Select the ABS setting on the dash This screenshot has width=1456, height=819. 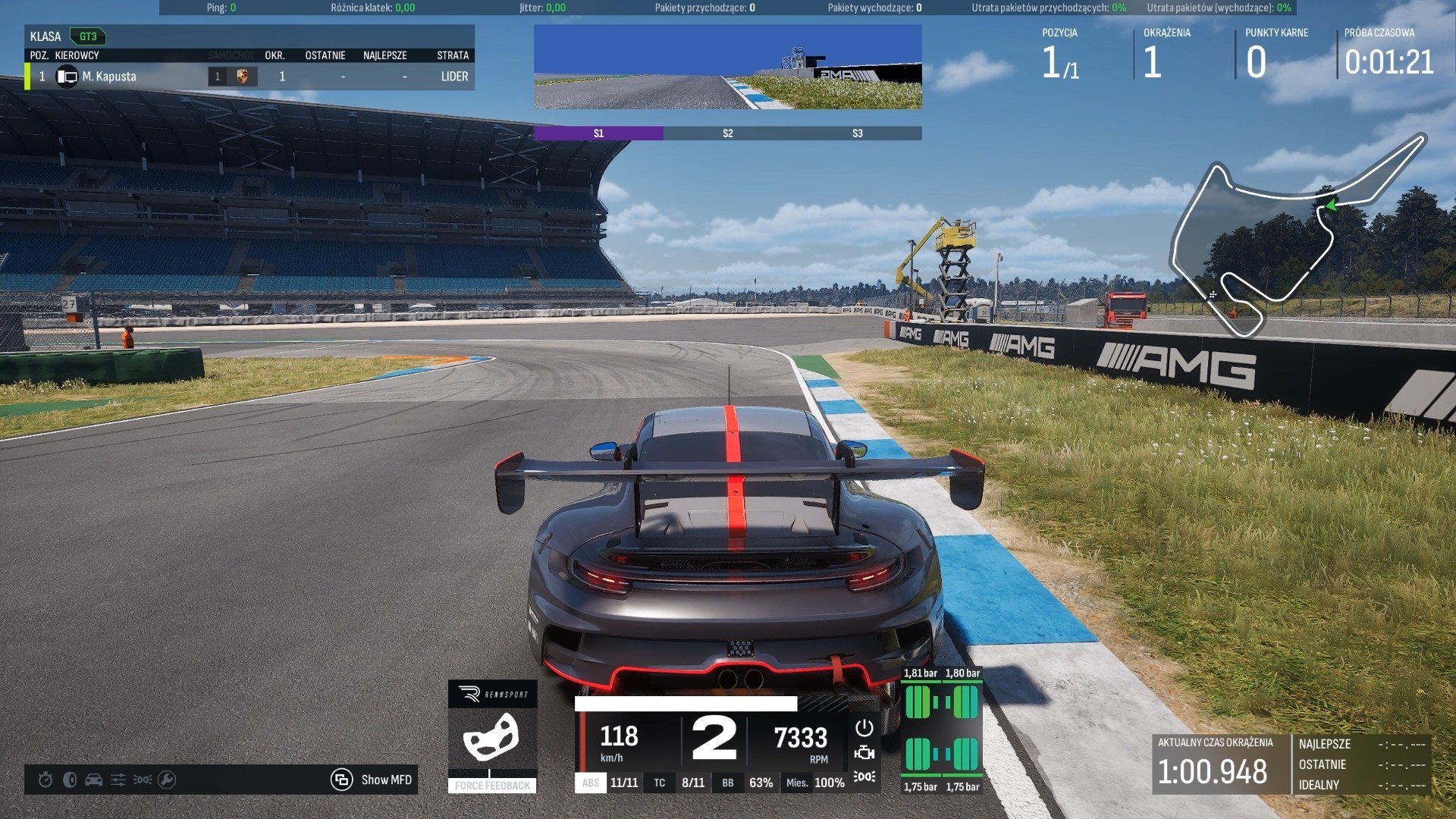[x=591, y=783]
